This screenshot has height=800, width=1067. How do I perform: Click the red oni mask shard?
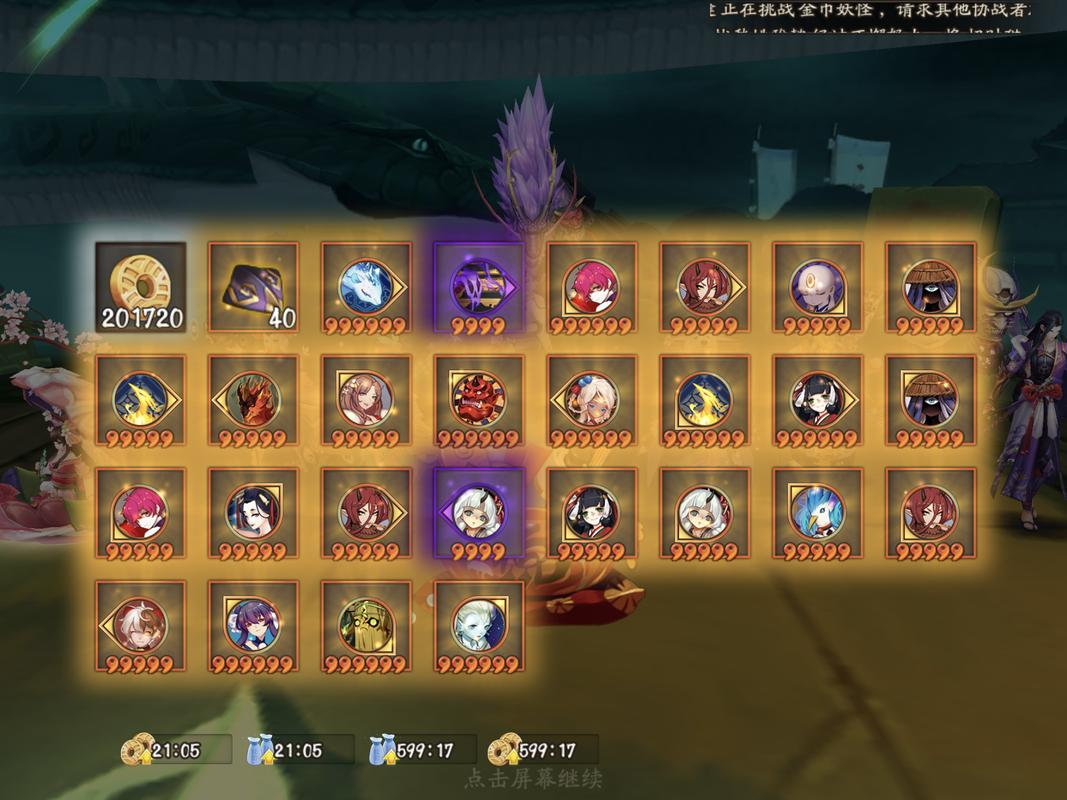point(479,400)
